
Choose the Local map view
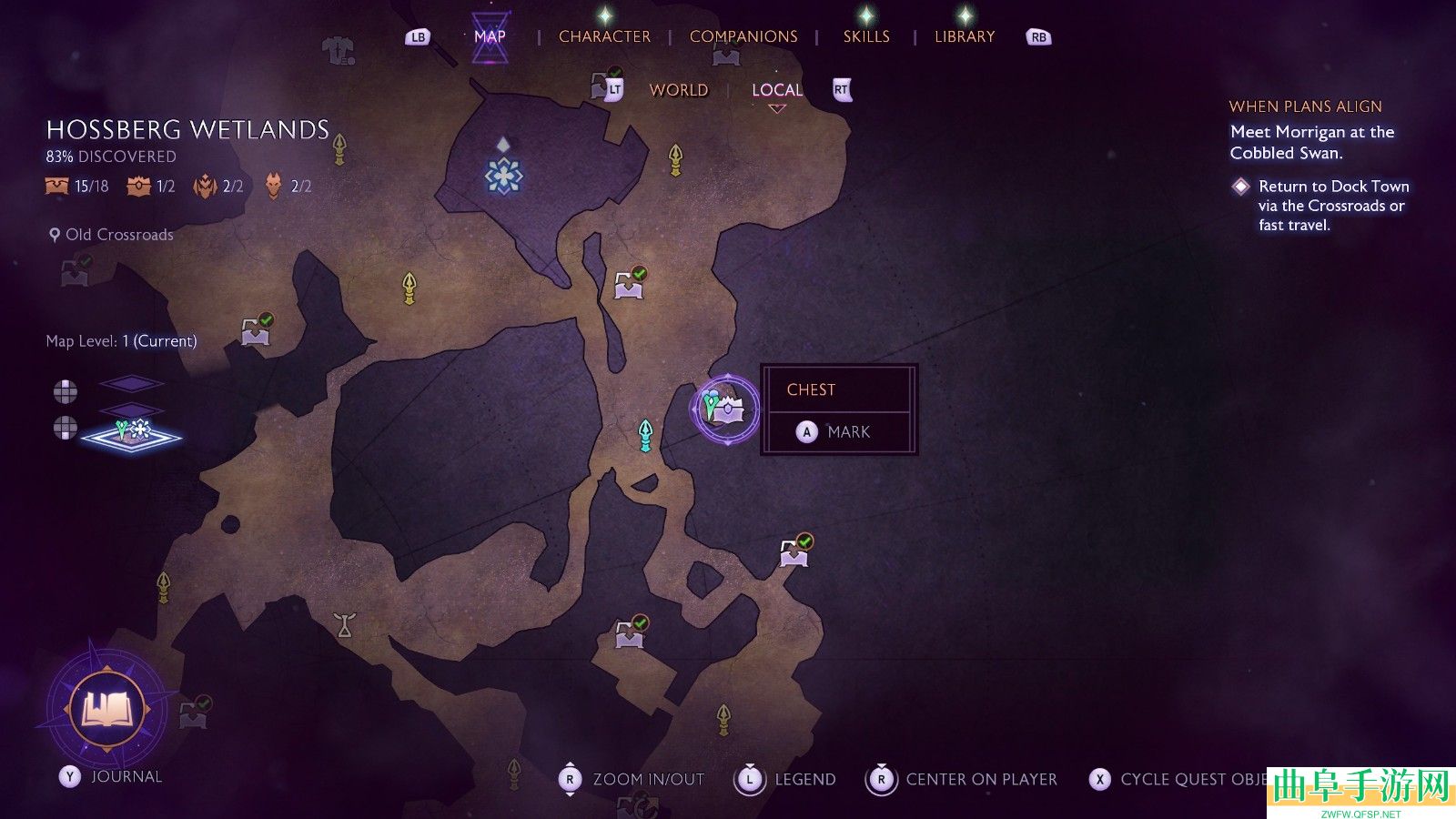pyautogui.click(x=777, y=90)
